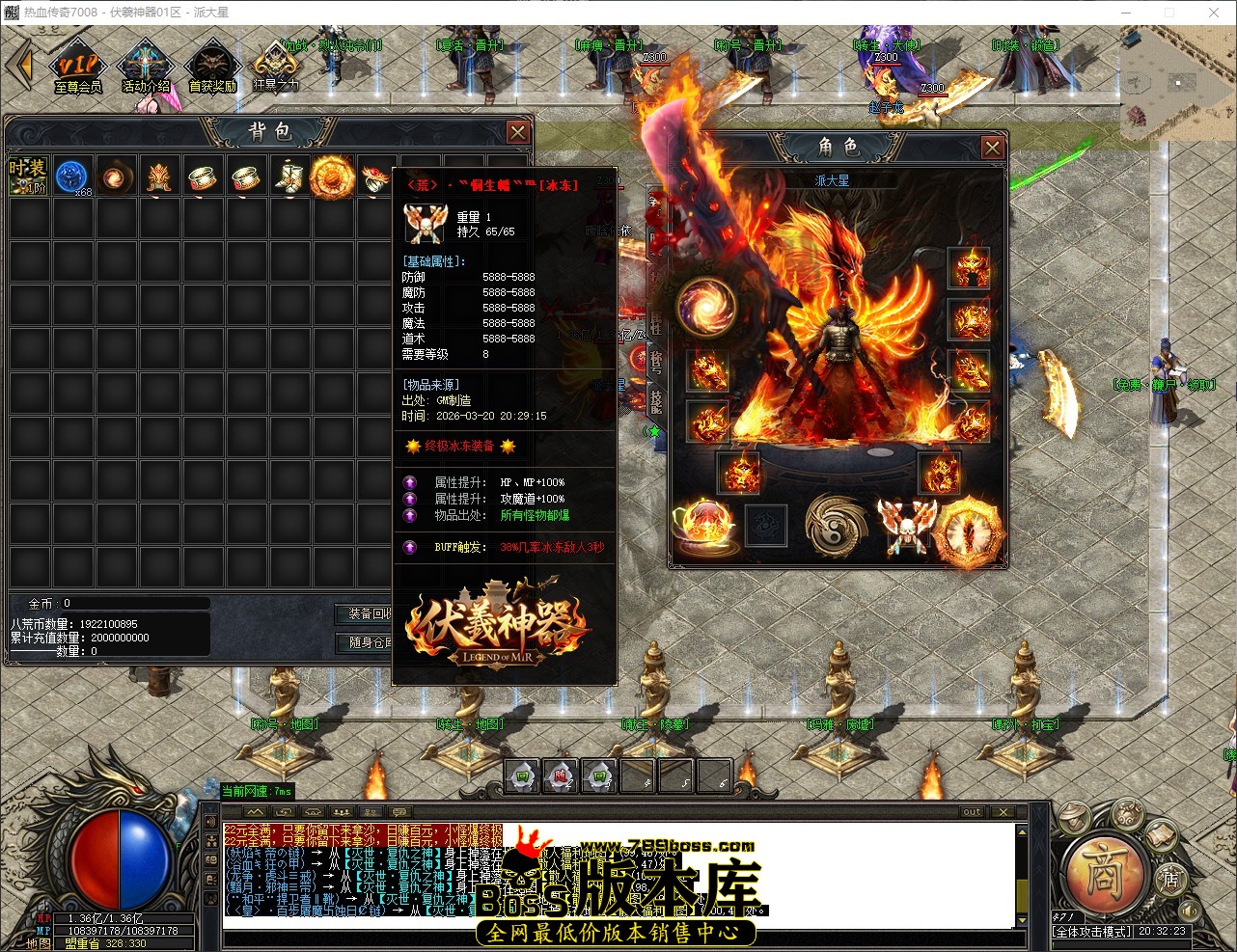Select the blue orb item stack x68 in backpack
The height and width of the screenshot is (952, 1237).
[73, 177]
